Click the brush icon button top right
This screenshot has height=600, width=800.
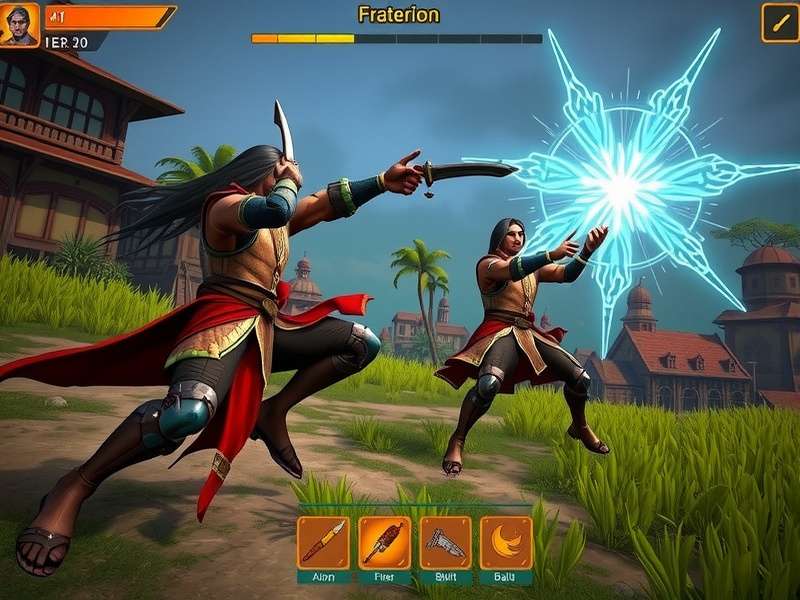(779, 23)
